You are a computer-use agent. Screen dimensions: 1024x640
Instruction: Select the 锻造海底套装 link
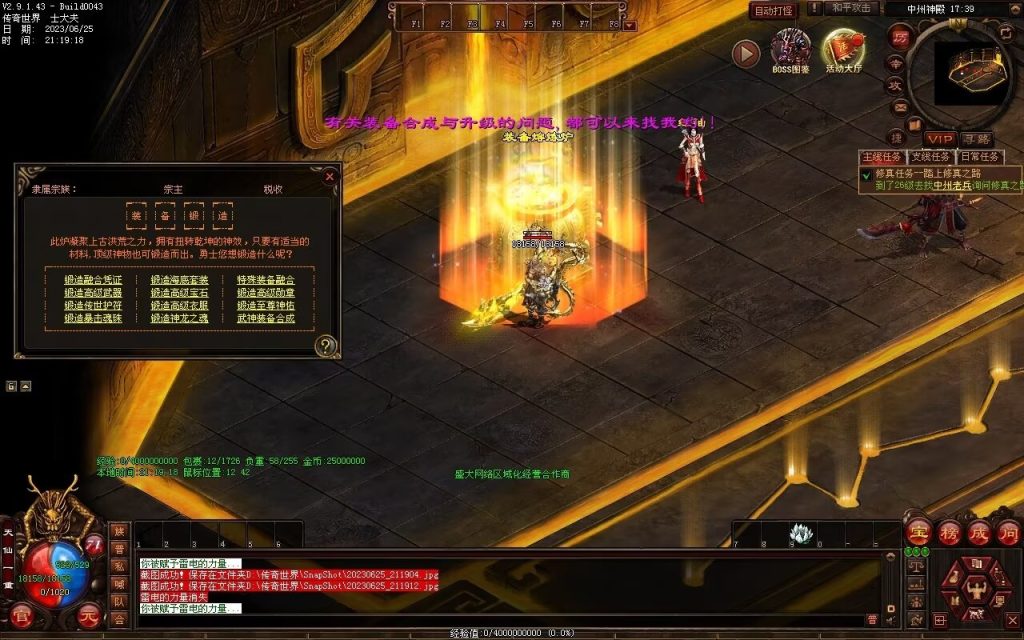[180, 280]
